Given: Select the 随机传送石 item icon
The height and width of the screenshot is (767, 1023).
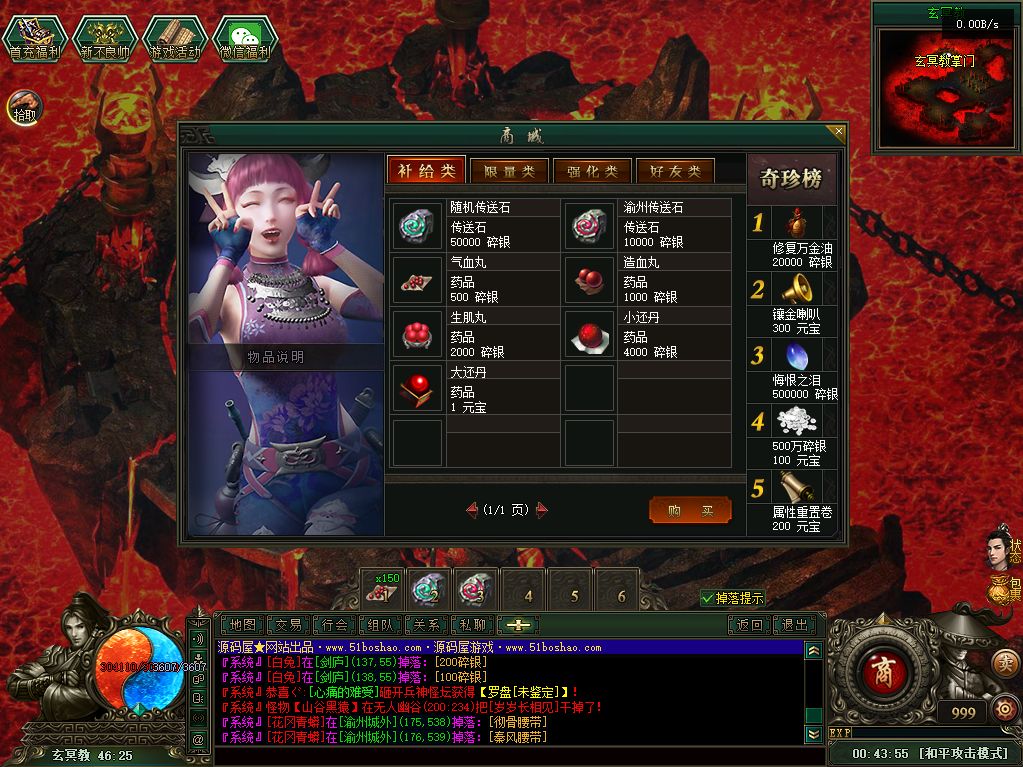Looking at the screenshot, I should coord(412,225).
